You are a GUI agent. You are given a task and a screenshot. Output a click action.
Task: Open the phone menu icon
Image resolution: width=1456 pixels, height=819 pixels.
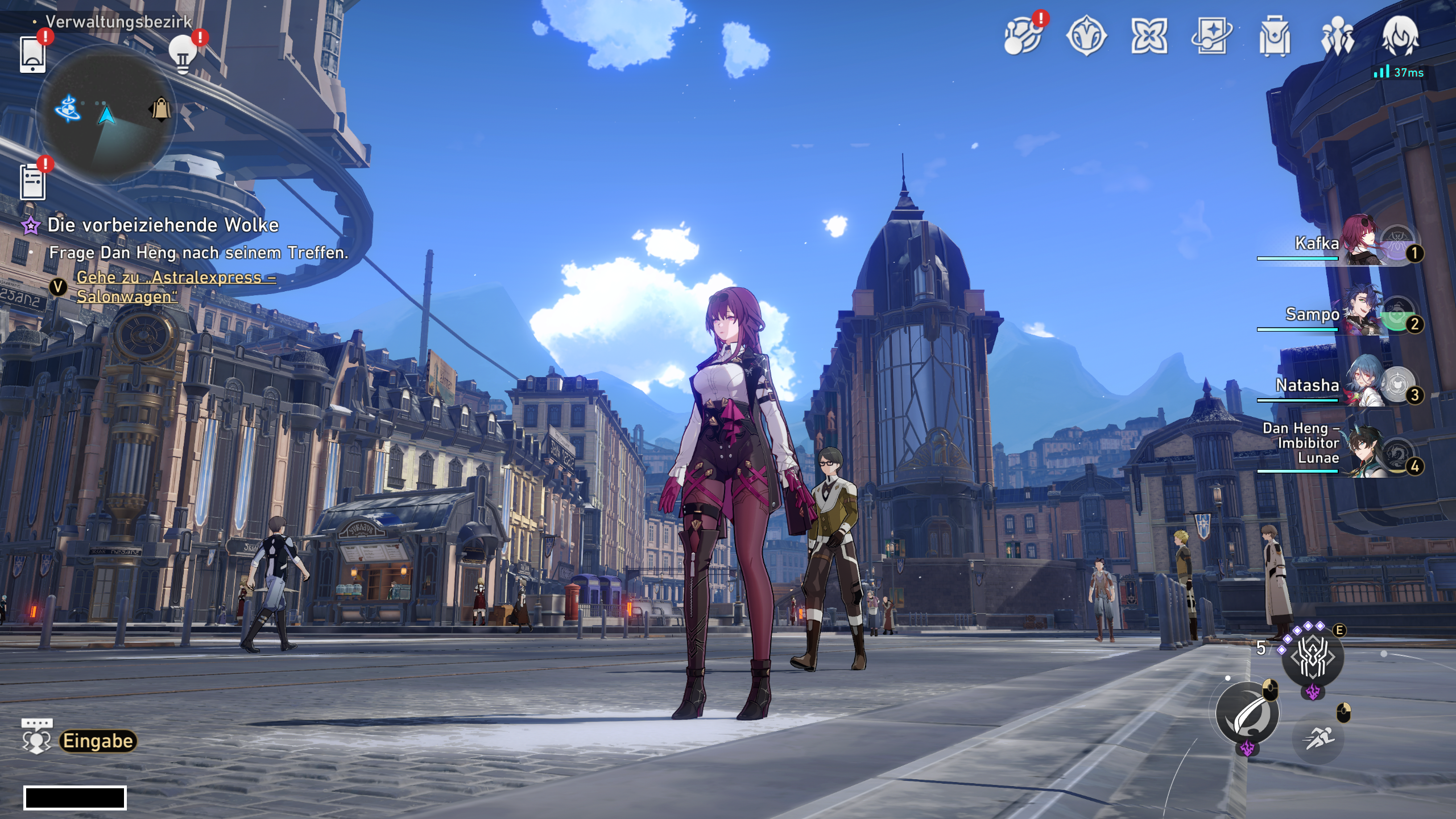[32, 54]
